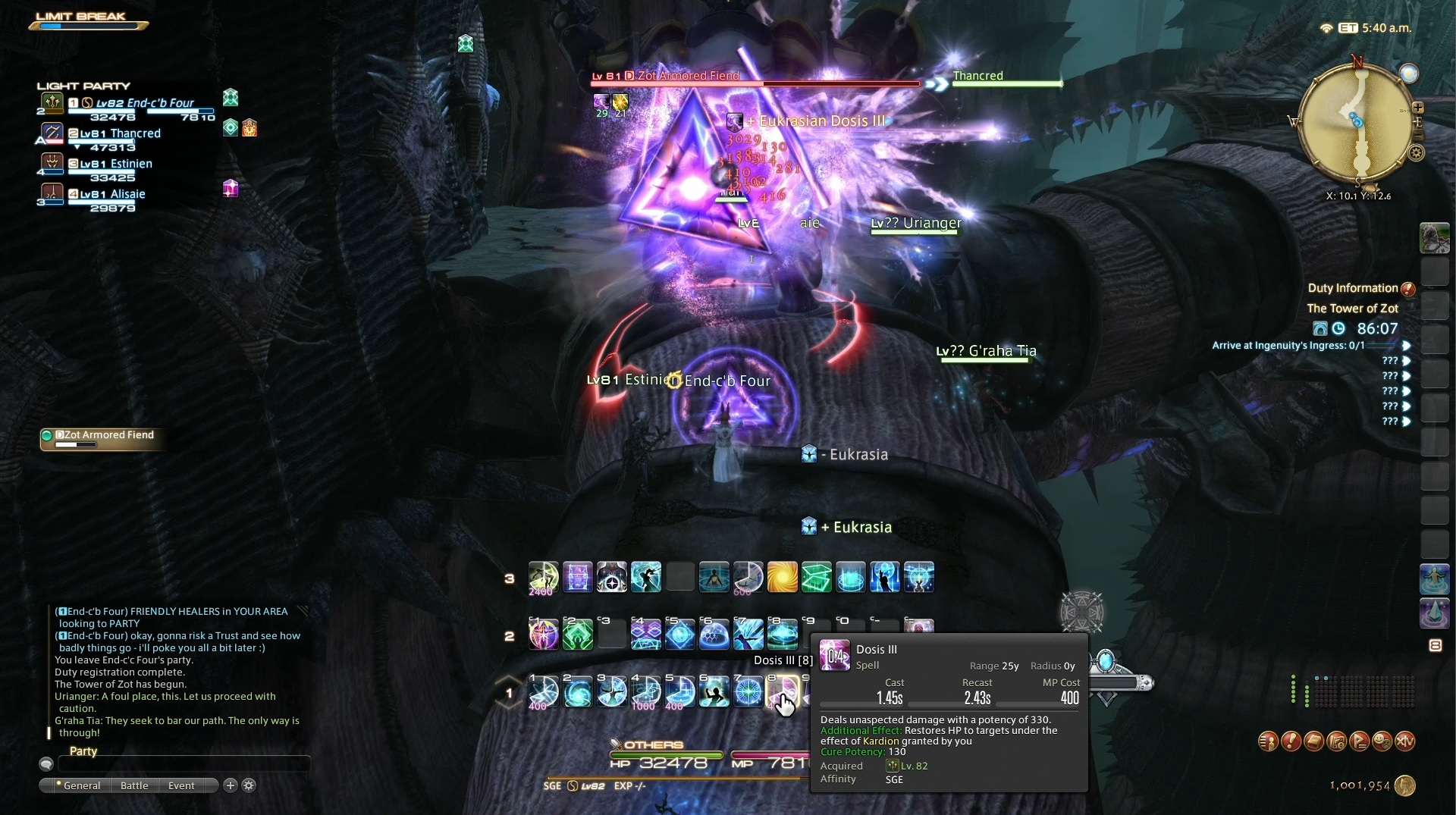Viewport: 1456px width, 815px height.
Task: Expand the first ??? hidden duty objective
Action: [x=1407, y=360]
